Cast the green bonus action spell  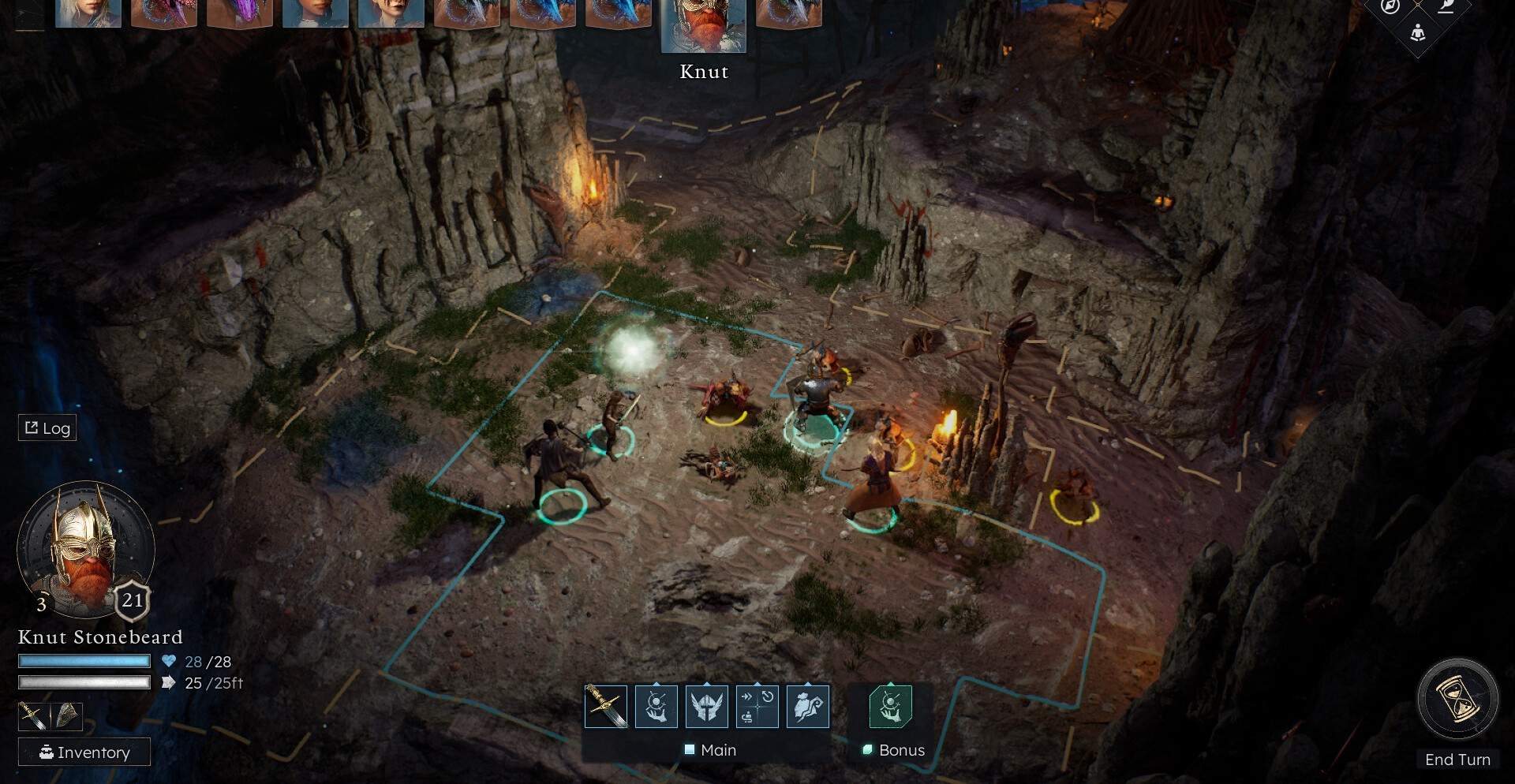pyautogui.click(x=891, y=706)
